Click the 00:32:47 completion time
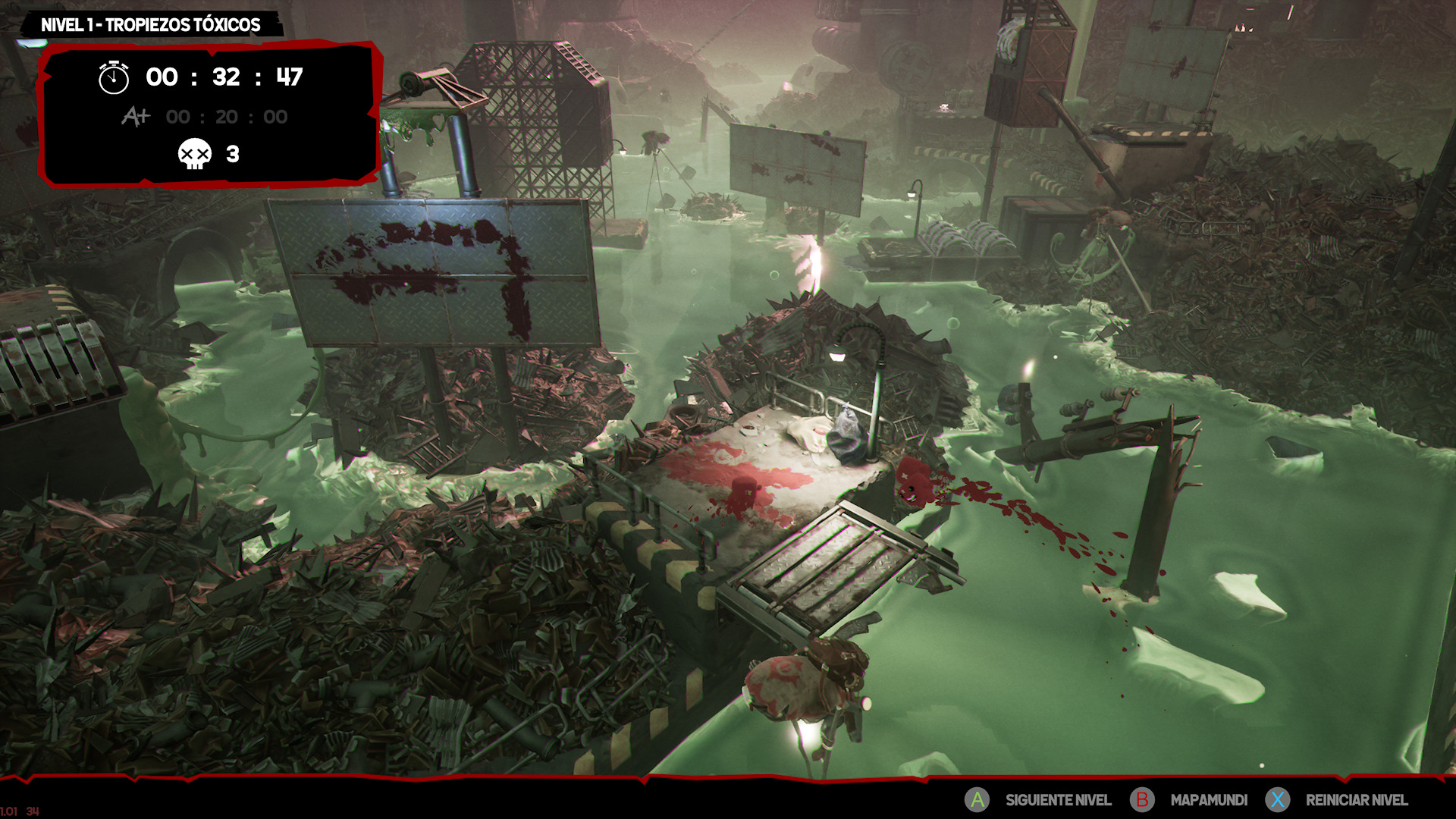The width and height of the screenshot is (1456, 819). point(222,76)
